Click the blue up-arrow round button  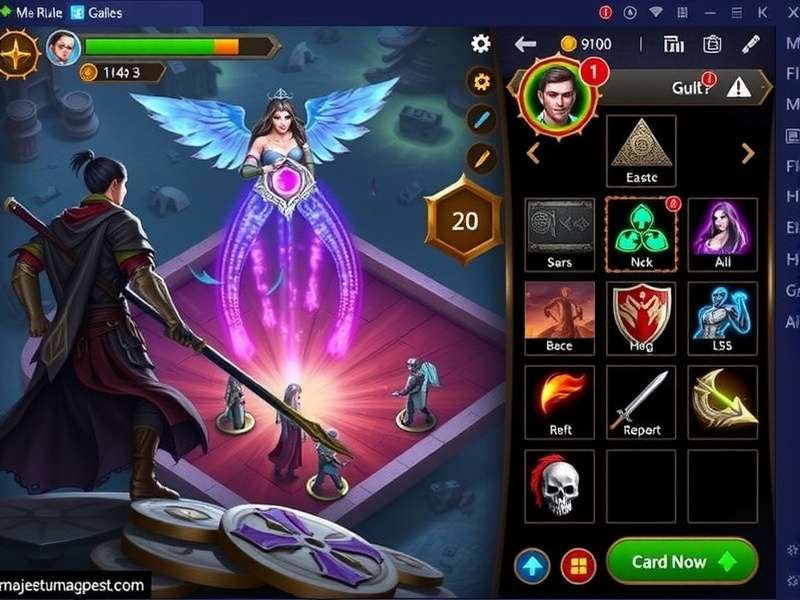(532, 566)
